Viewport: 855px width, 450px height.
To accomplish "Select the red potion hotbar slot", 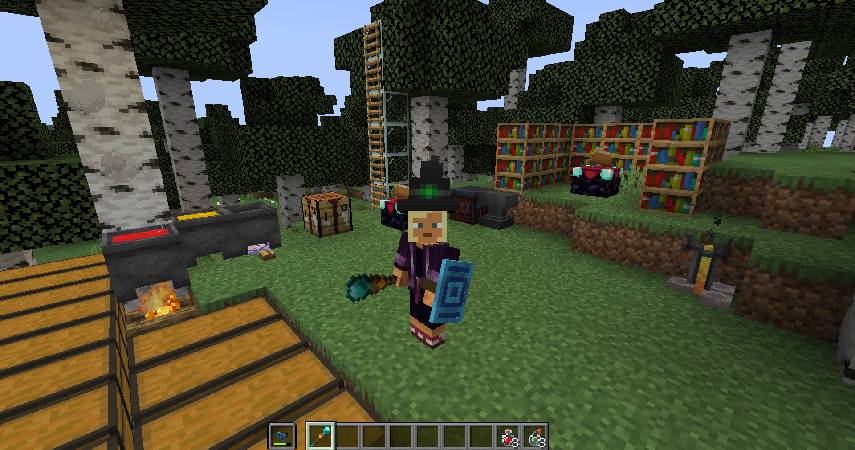I will pyautogui.click(x=509, y=436).
